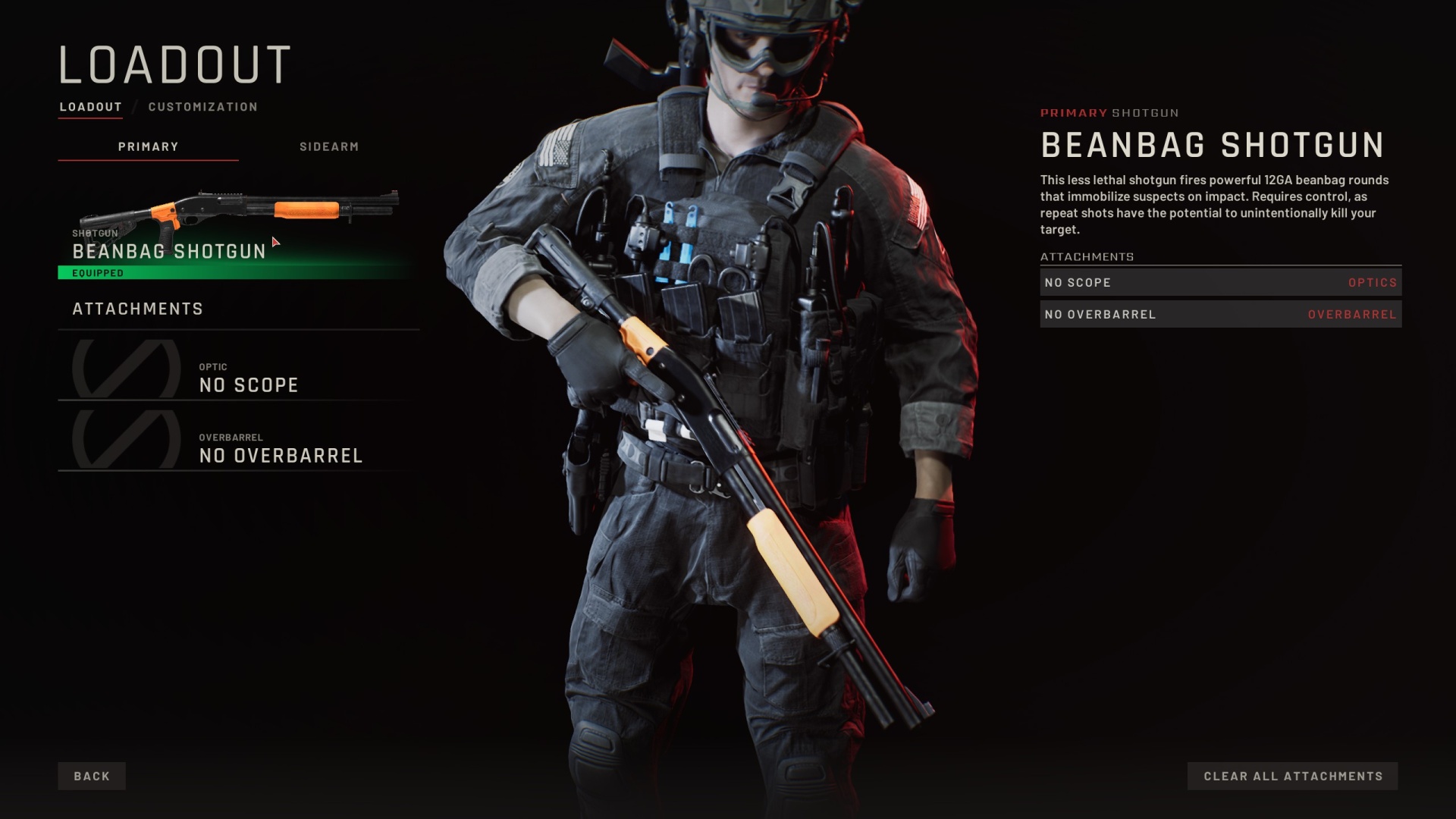The image size is (1456, 819).
Task: Select the Primary weapon tab
Action: tap(148, 146)
